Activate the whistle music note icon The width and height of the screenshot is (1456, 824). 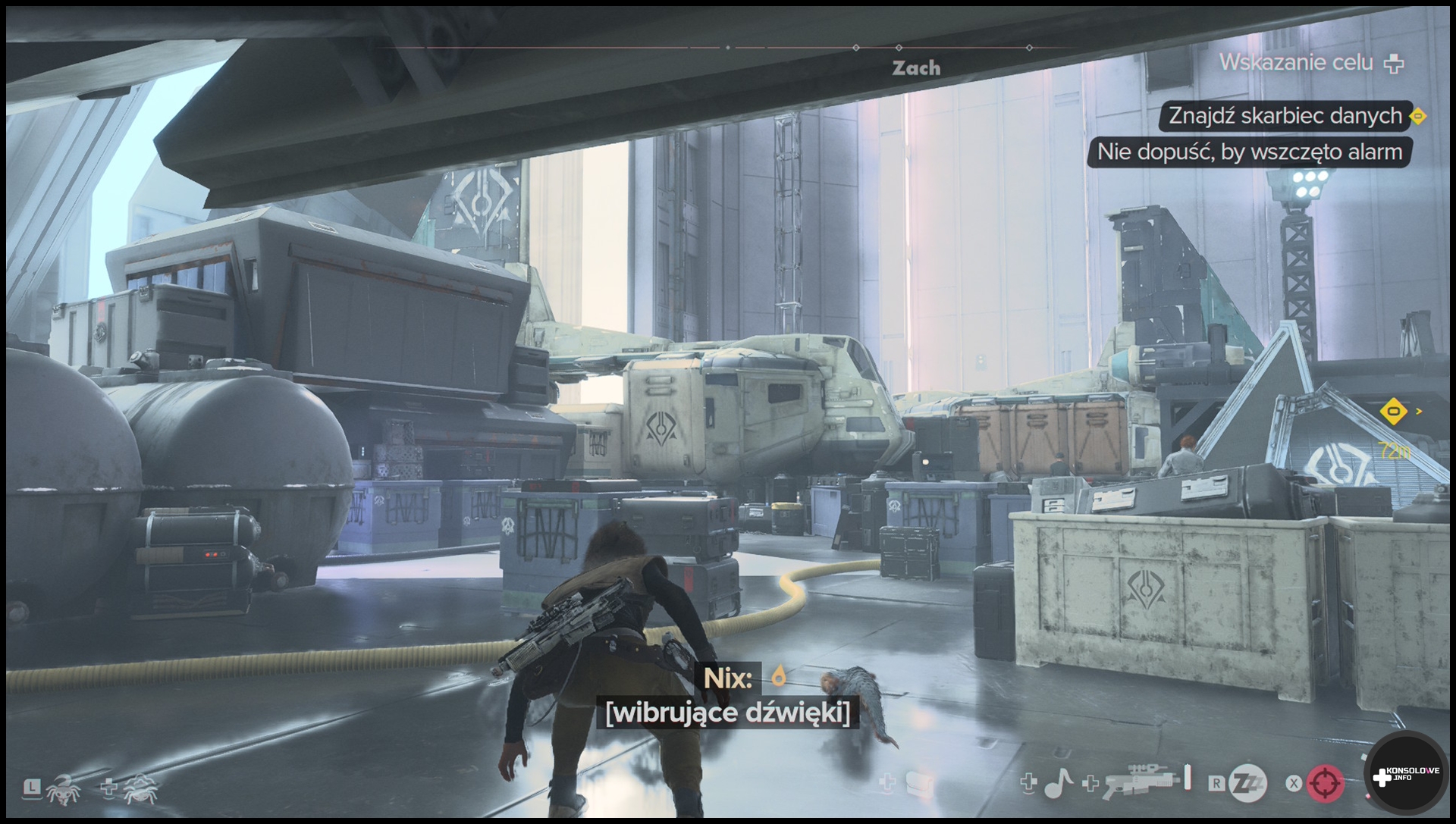[1059, 784]
